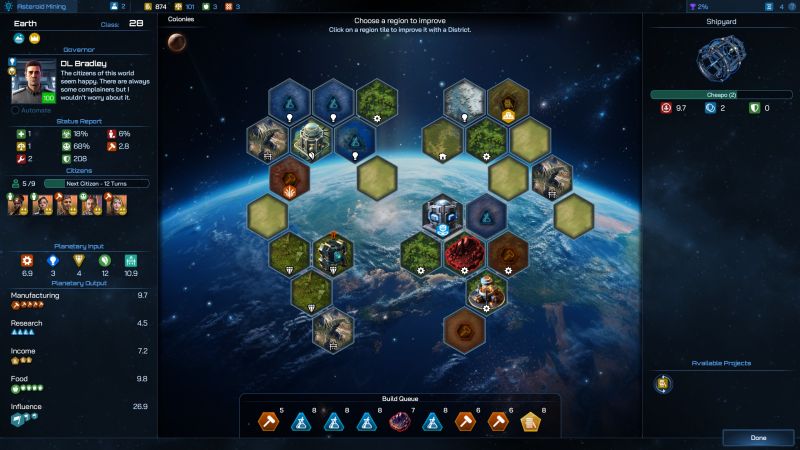Open the help question mark icon
The image size is (800, 450).
(x=793, y=6)
